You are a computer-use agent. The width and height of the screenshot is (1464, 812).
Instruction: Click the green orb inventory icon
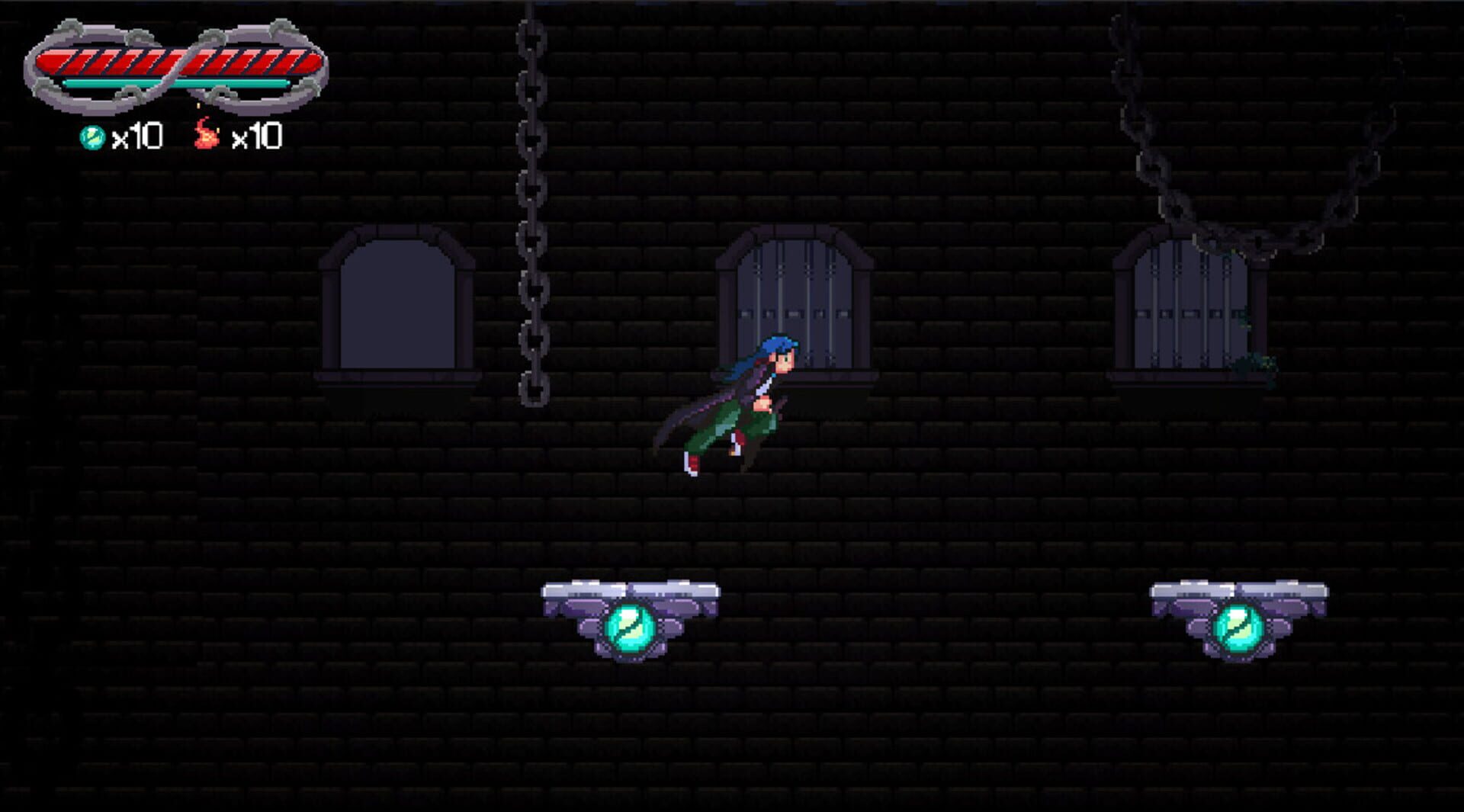click(94, 136)
